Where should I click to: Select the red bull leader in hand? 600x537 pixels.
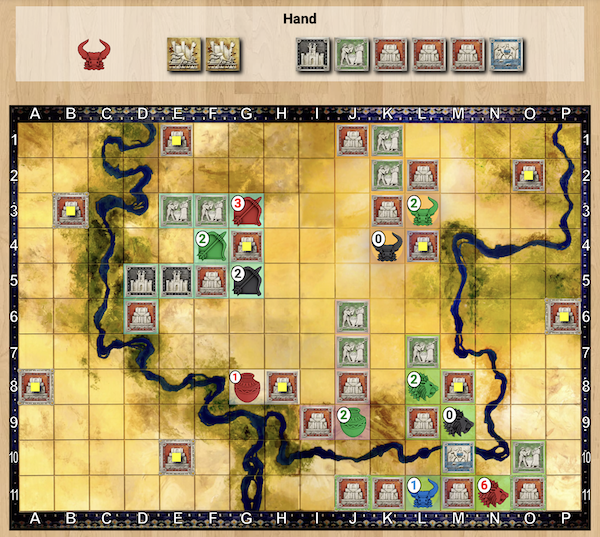point(95,53)
